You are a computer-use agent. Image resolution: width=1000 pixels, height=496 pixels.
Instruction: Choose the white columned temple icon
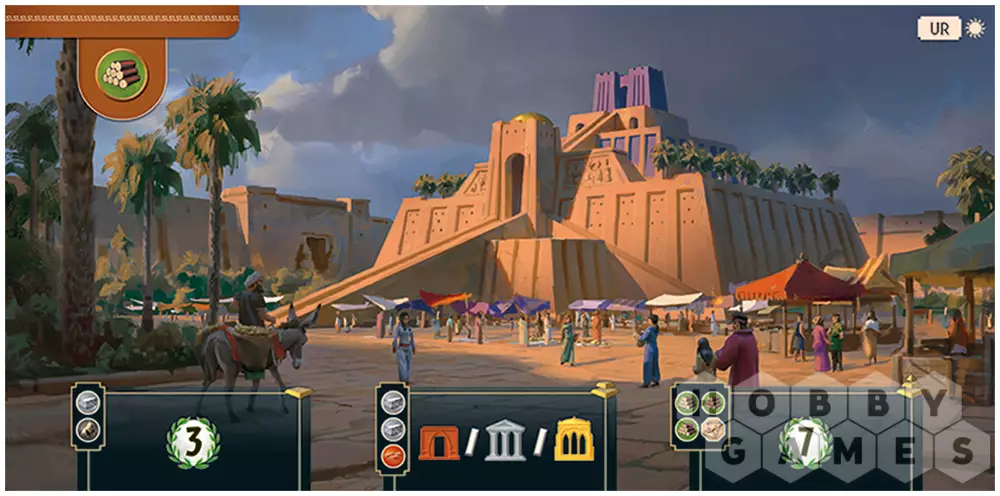(x=505, y=442)
